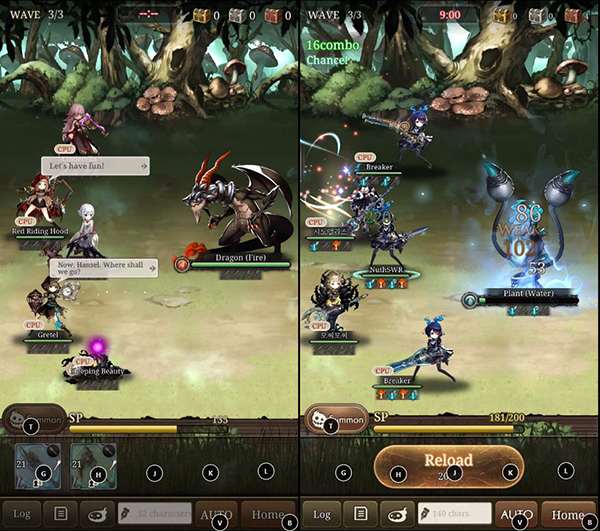Screen dimensions: 600x531
Task: Toggle AUTO in the Plant (Water) battle
Action: (x=517, y=514)
